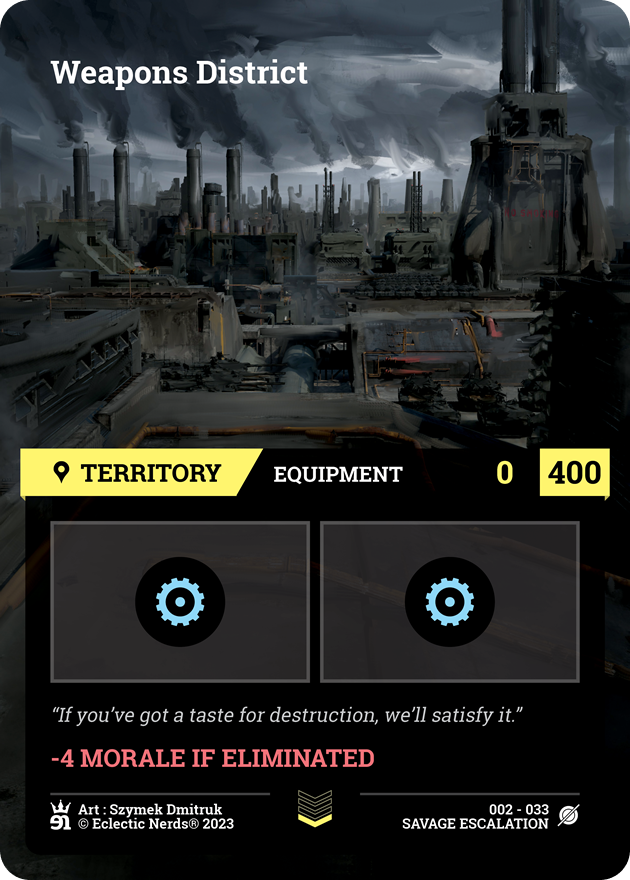Image resolution: width=630 pixels, height=880 pixels.
Task: Click the yellow TERRITORY type badge
Action: pos(138,473)
